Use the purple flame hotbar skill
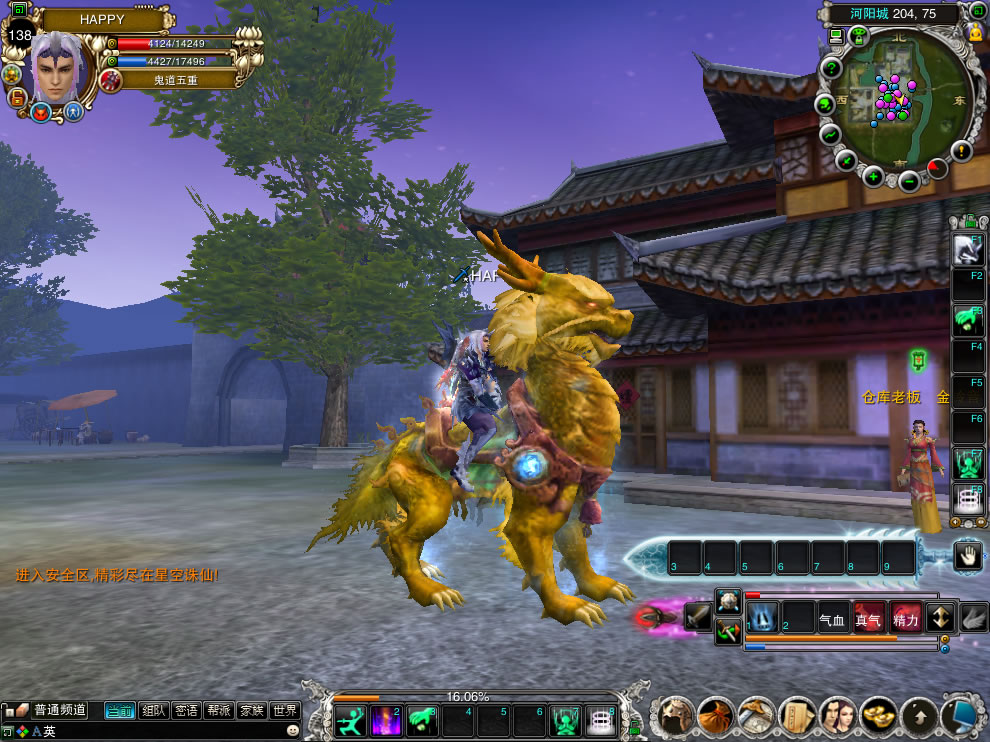 [x=386, y=720]
